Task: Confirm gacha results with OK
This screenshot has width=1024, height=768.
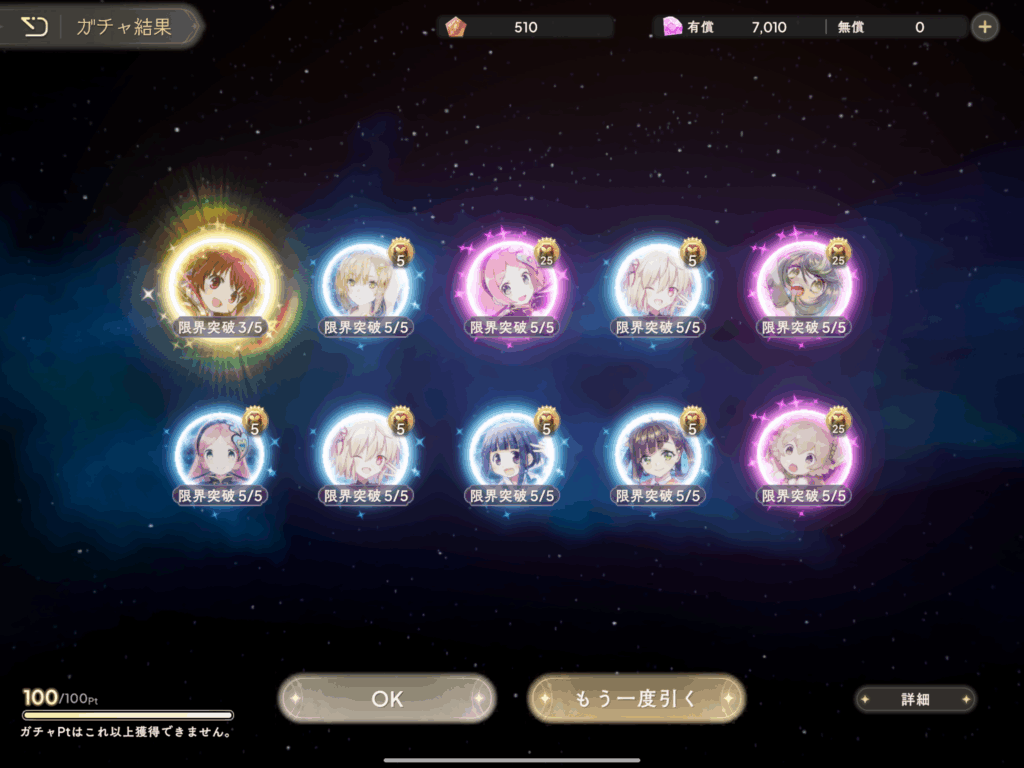Action: 386,698
